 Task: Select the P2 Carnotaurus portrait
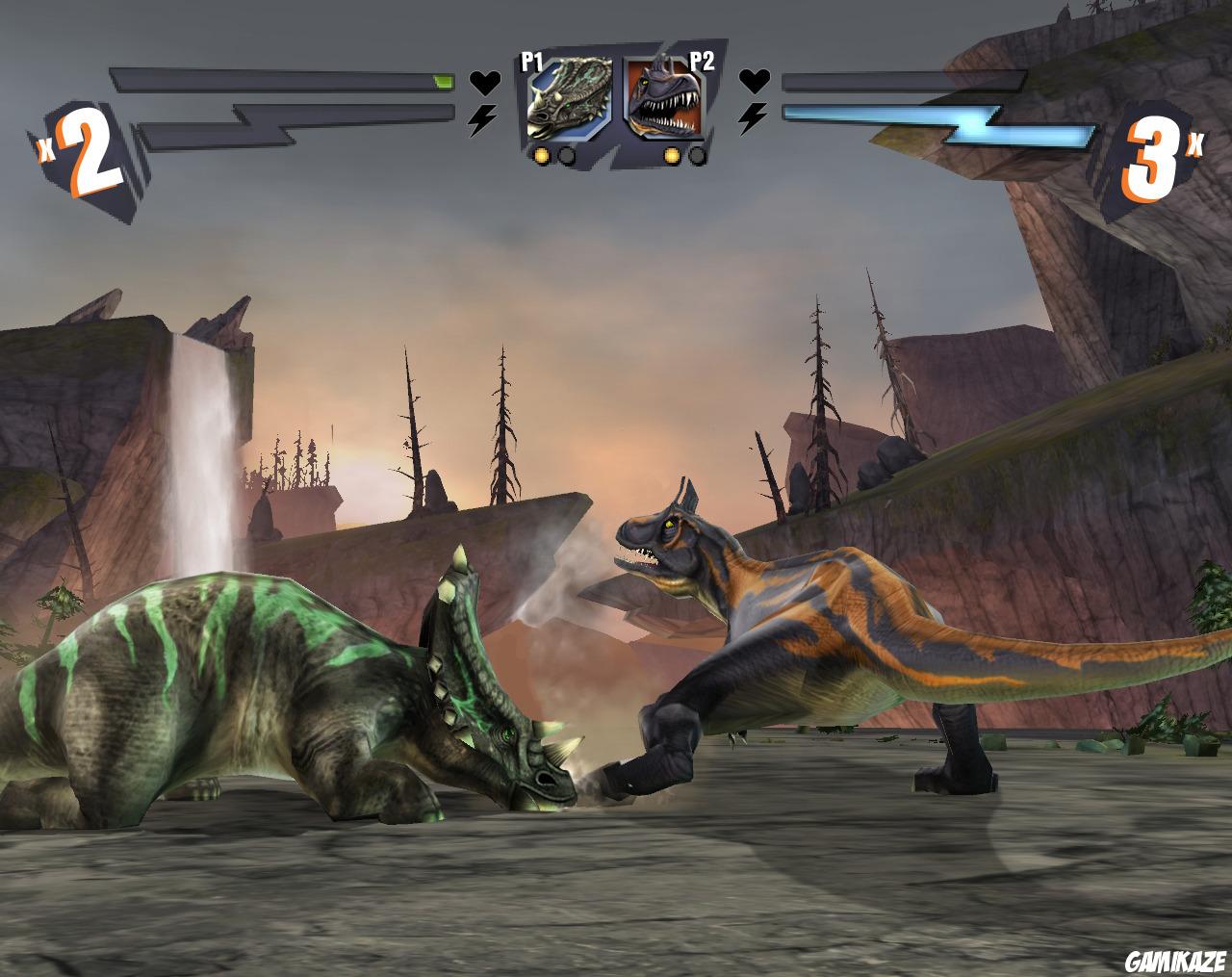(664, 96)
